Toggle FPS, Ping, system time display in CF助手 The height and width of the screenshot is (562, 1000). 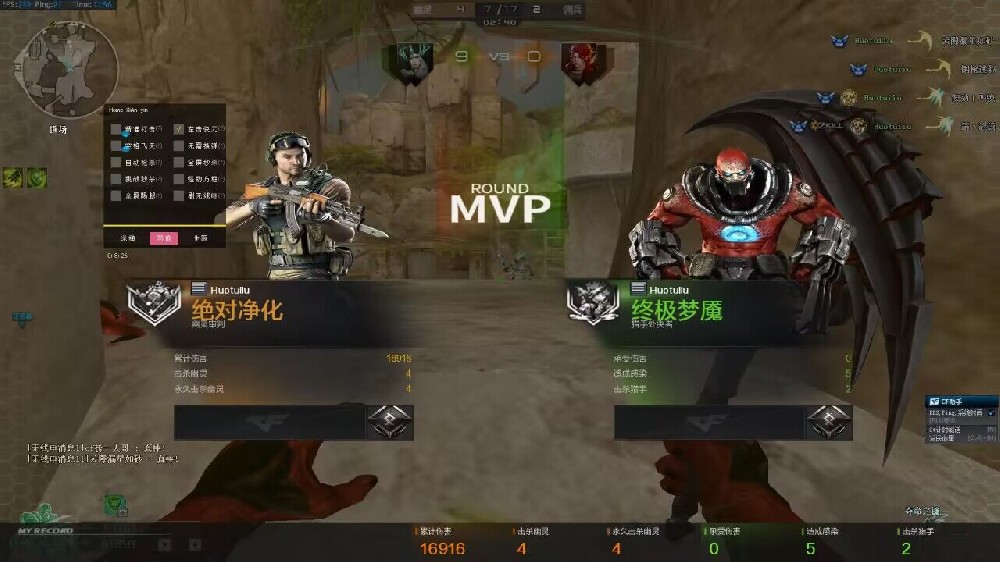coord(991,412)
